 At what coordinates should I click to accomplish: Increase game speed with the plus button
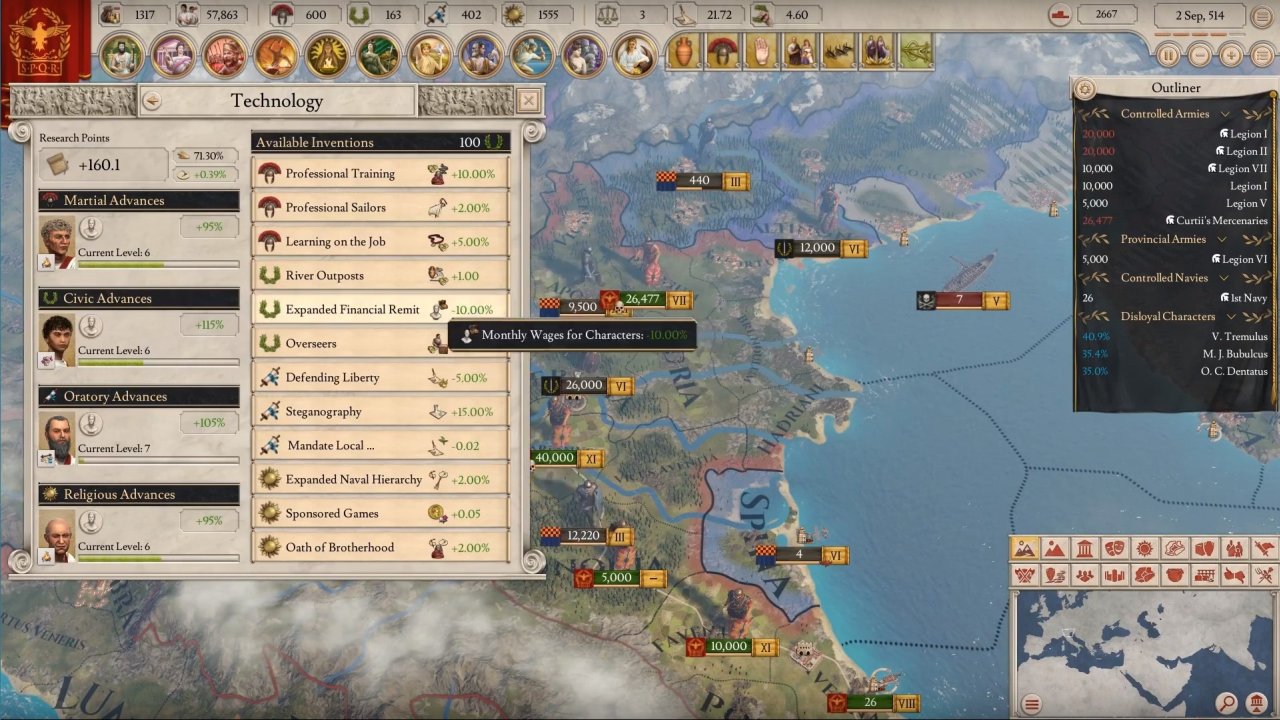[x=1231, y=55]
